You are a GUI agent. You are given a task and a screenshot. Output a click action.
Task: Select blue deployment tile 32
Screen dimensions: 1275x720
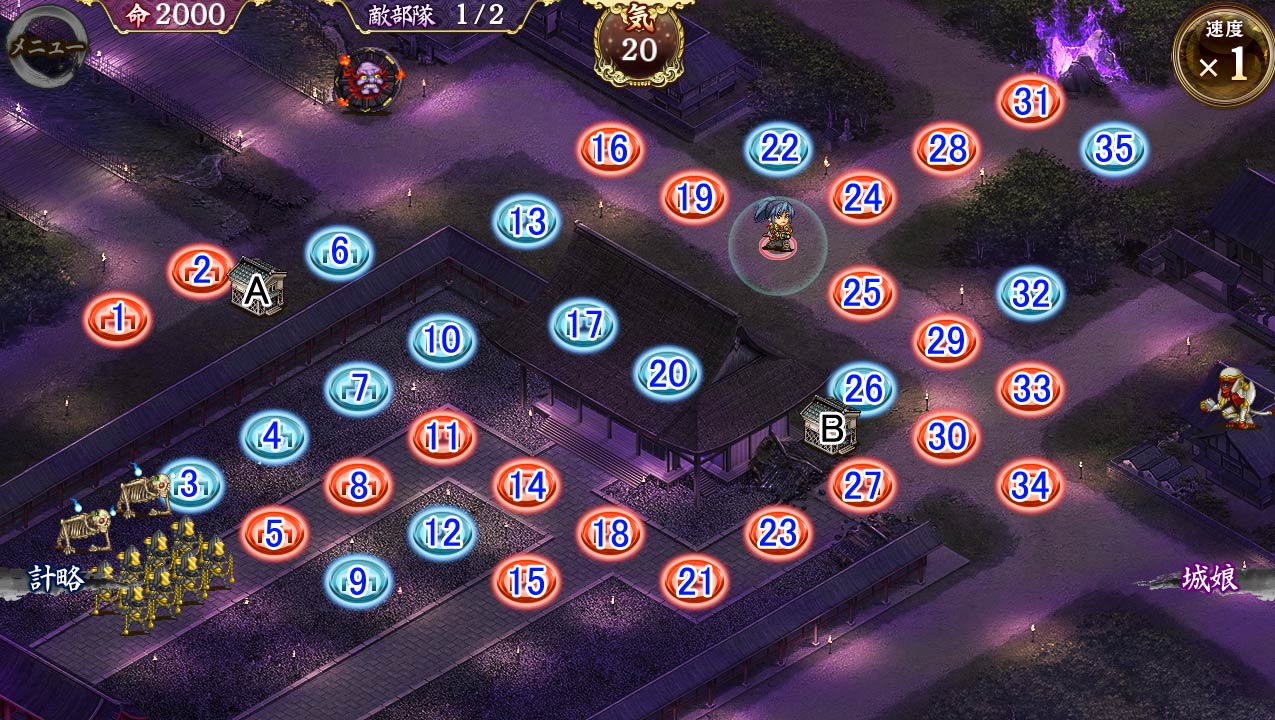tap(1030, 294)
